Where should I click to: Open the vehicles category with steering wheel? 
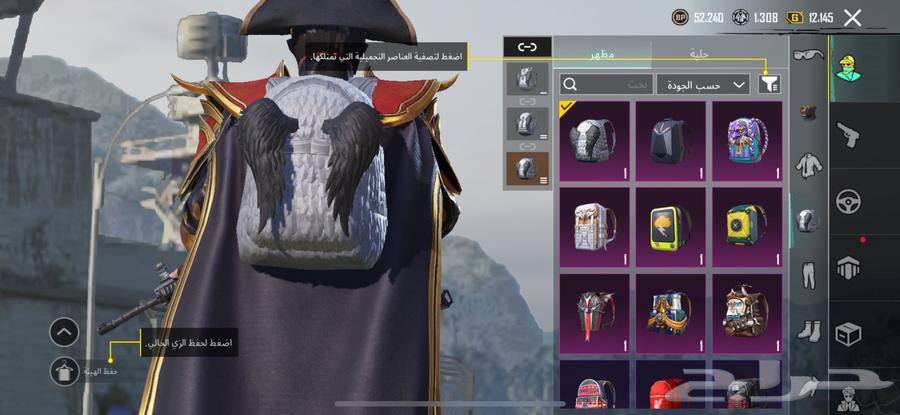pyautogui.click(x=849, y=199)
